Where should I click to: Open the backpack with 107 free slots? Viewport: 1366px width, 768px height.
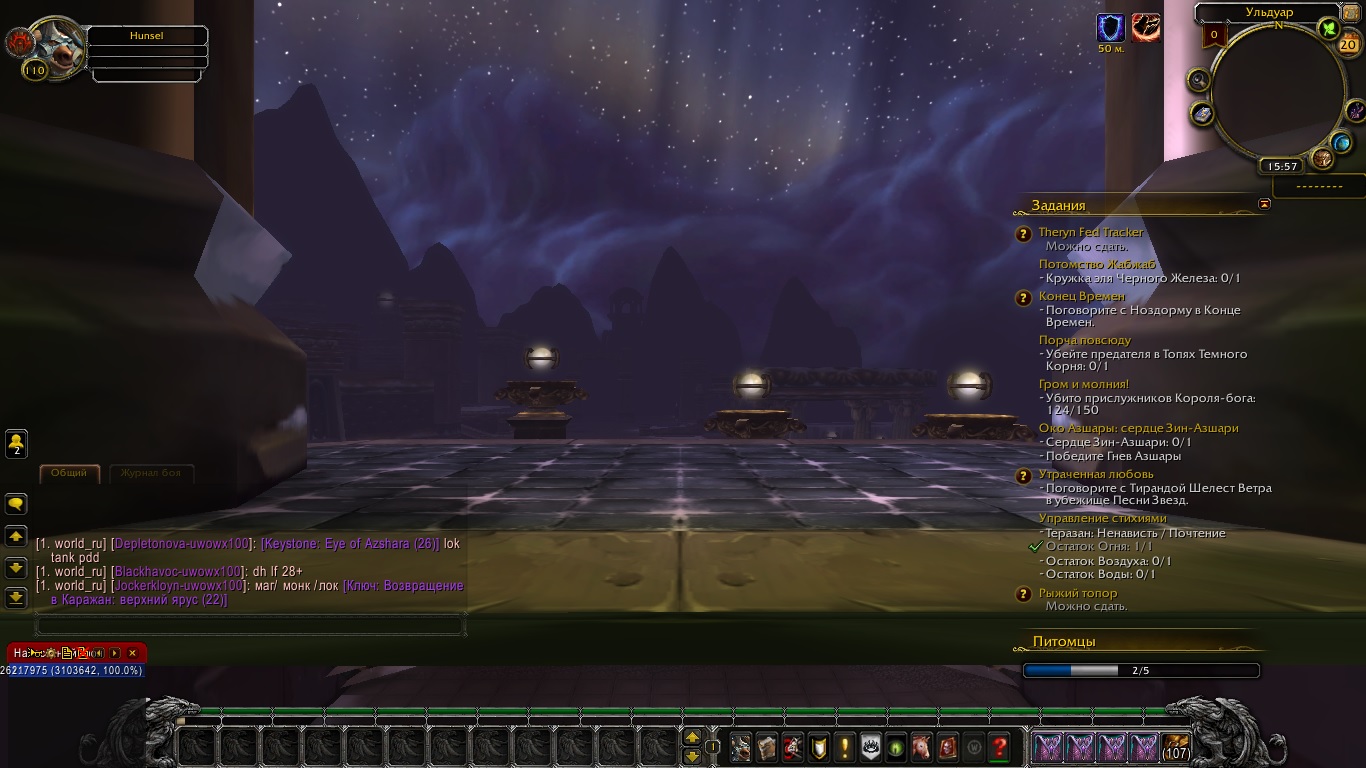click(1176, 746)
